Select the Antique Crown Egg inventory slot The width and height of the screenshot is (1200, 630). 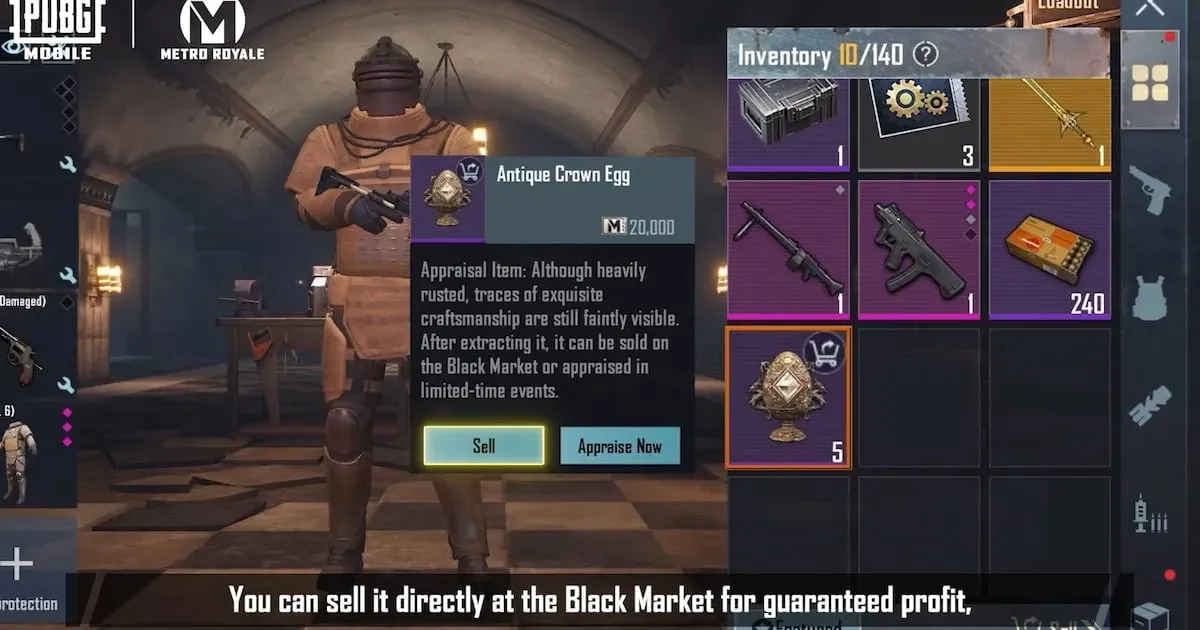[788, 397]
